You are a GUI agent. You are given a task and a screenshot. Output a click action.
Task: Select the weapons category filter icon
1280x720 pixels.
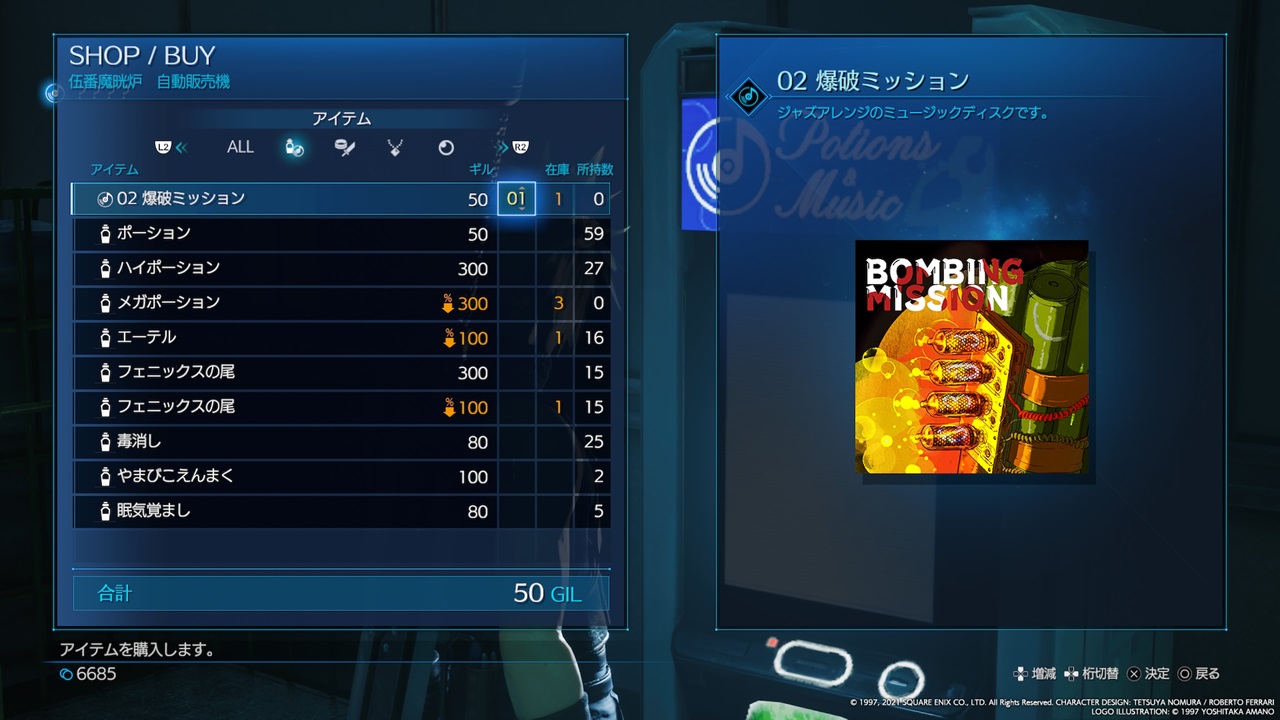coord(344,147)
